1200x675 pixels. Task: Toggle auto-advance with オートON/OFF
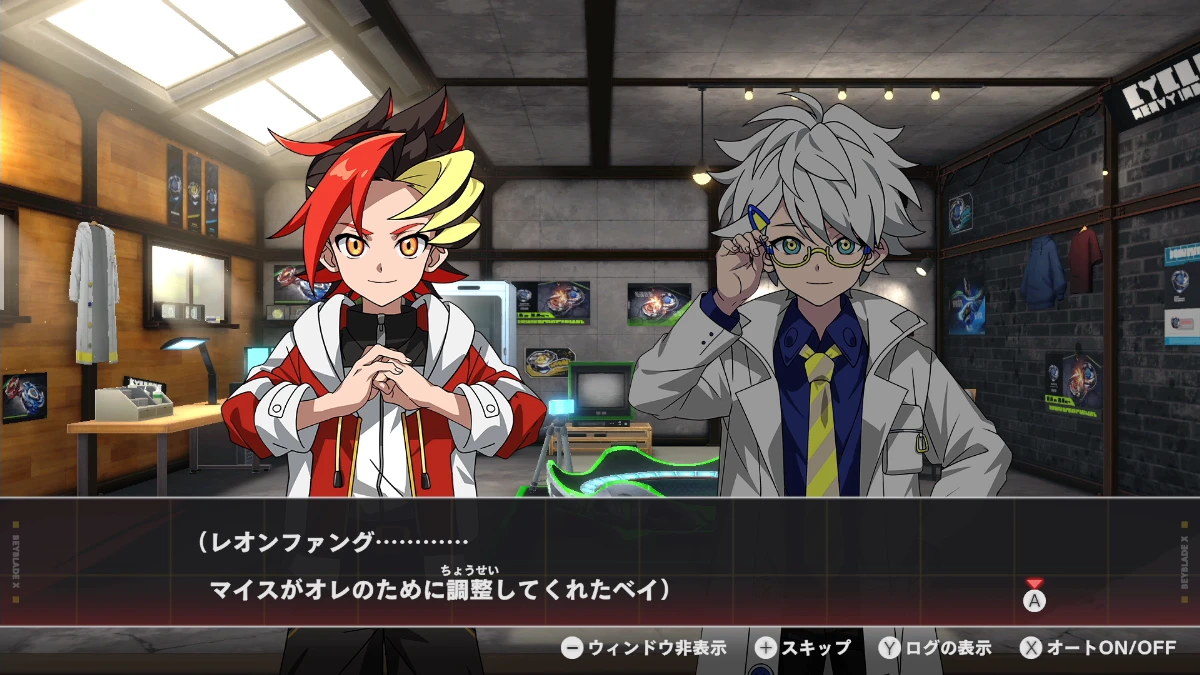pos(1097,648)
